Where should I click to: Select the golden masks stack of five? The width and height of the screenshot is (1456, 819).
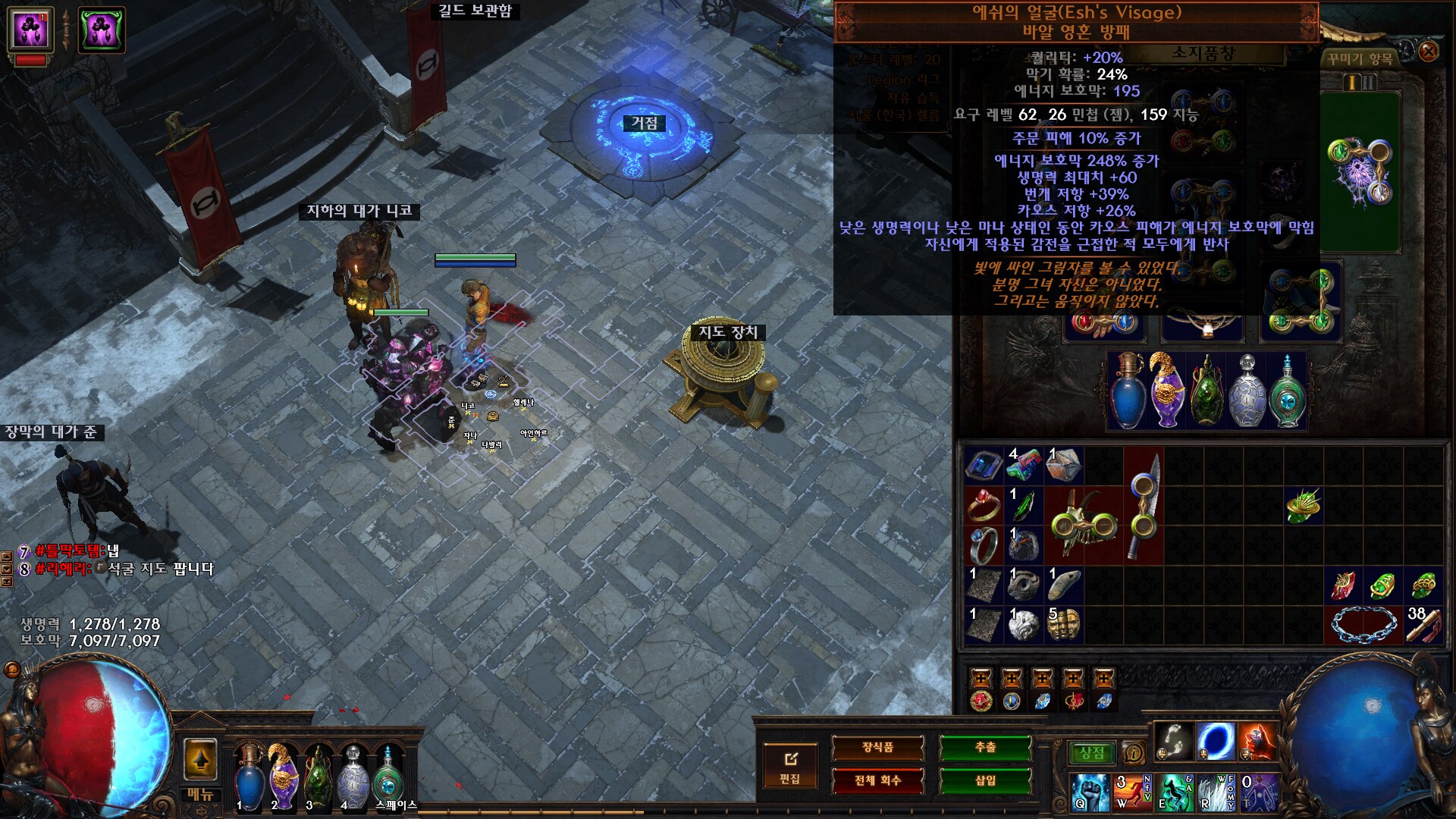click(x=1063, y=625)
